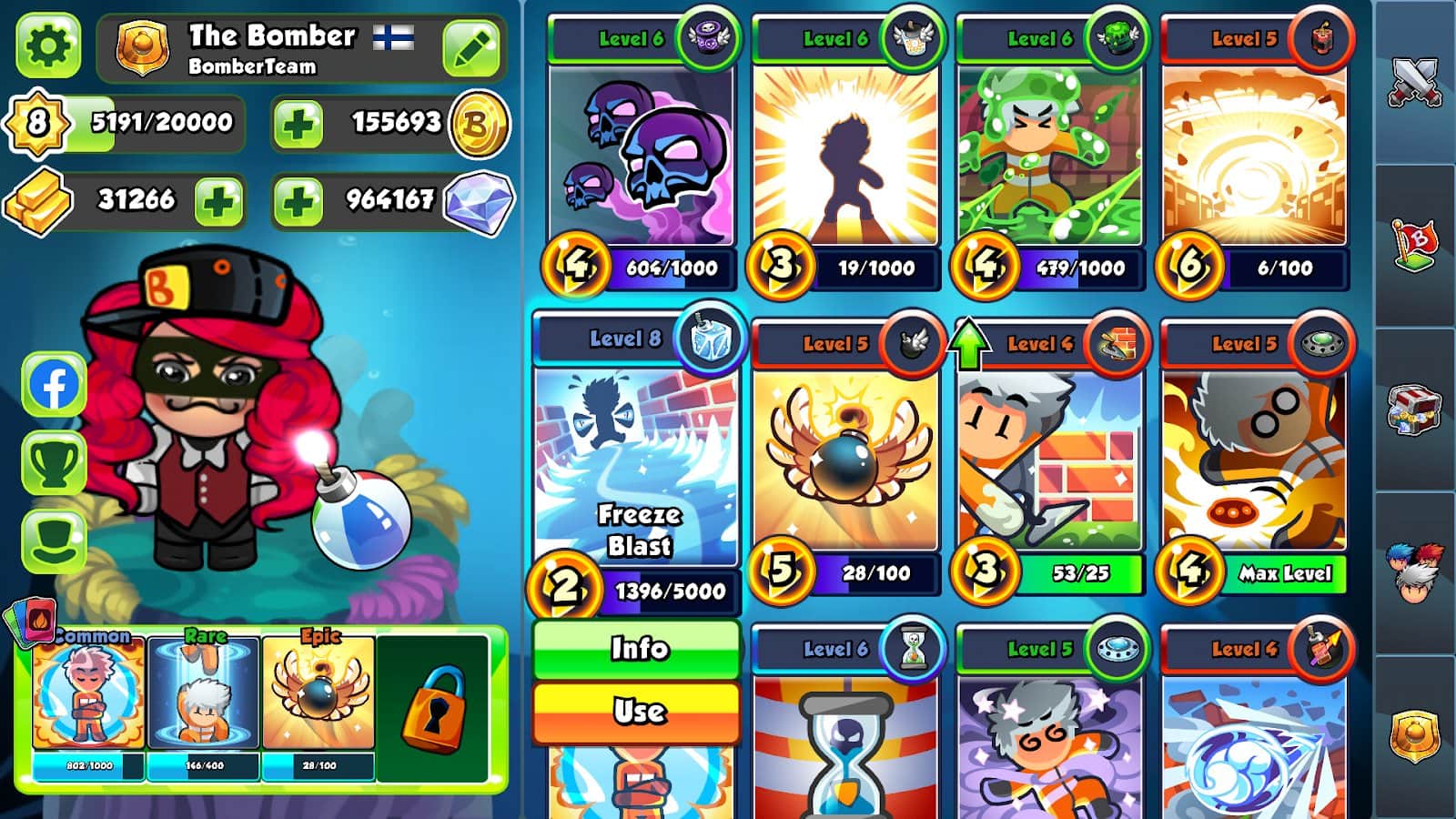Click the pencil edit profile icon
The image size is (1456, 819).
[471, 46]
